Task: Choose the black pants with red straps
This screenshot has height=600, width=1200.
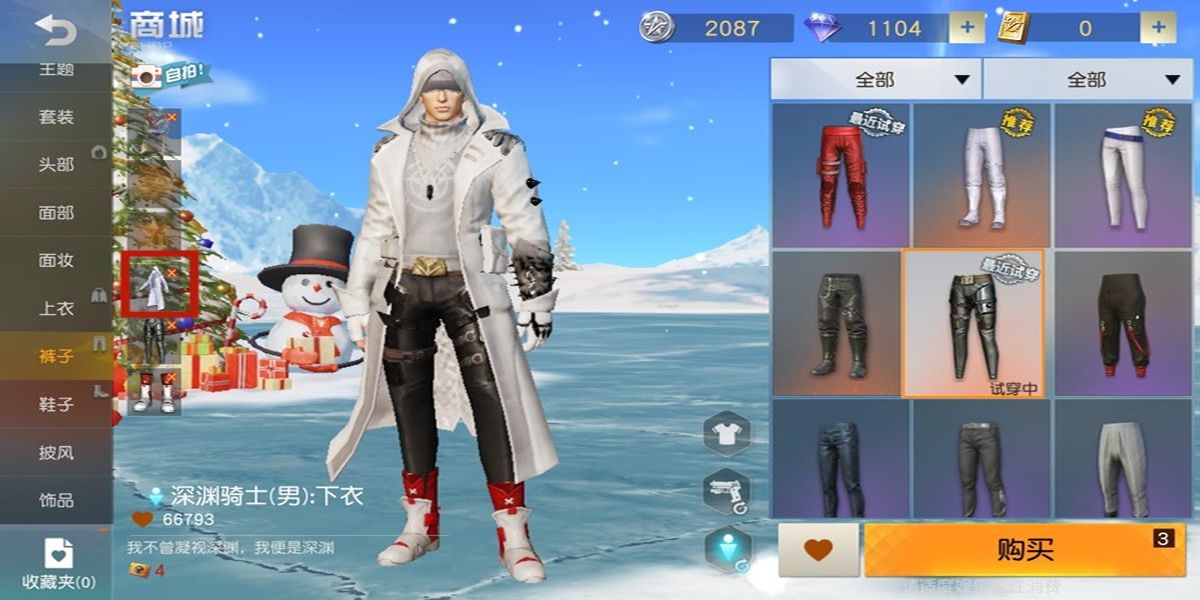Action: click(x=1122, y=324)
